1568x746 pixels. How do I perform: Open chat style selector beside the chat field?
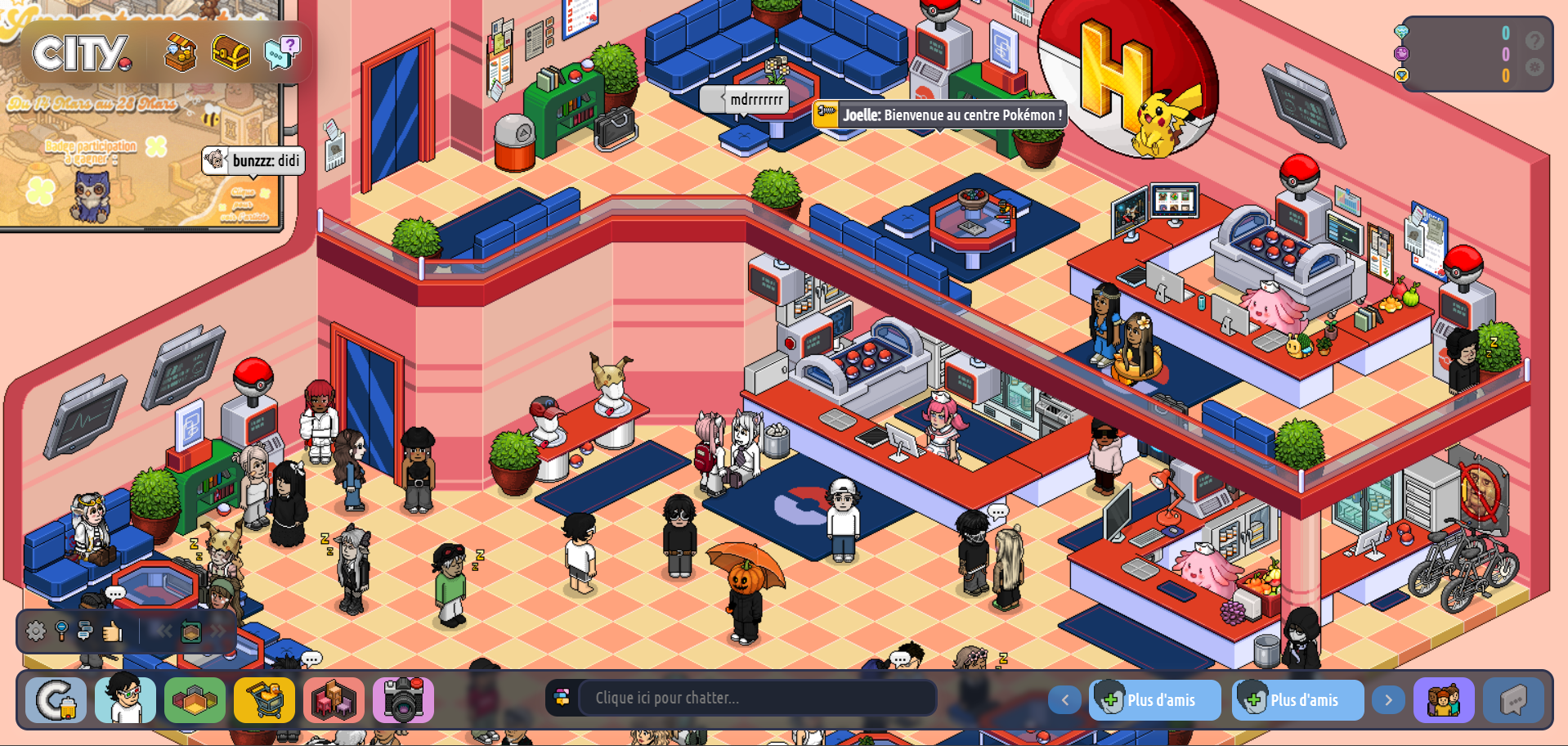pos(562,698)
